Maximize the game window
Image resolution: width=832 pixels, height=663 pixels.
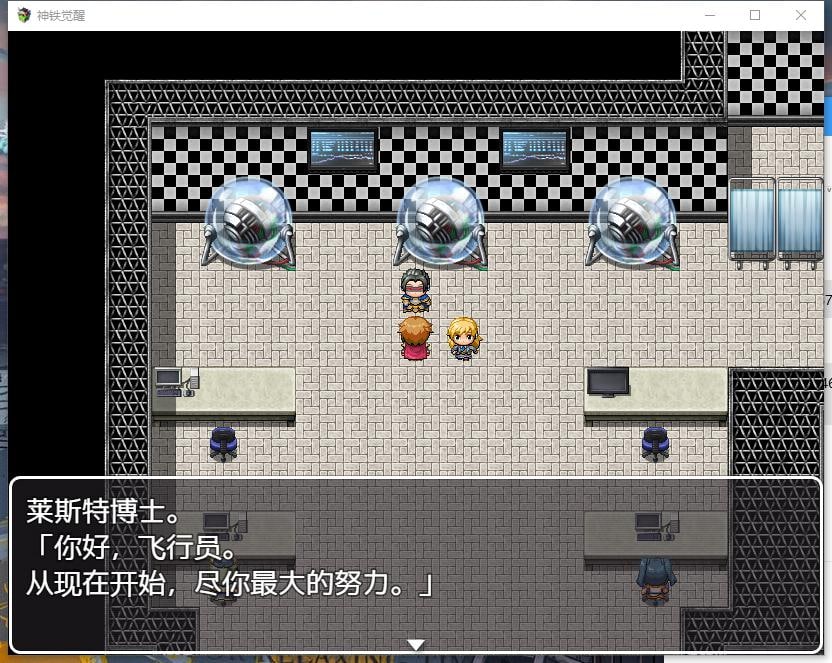755,15
